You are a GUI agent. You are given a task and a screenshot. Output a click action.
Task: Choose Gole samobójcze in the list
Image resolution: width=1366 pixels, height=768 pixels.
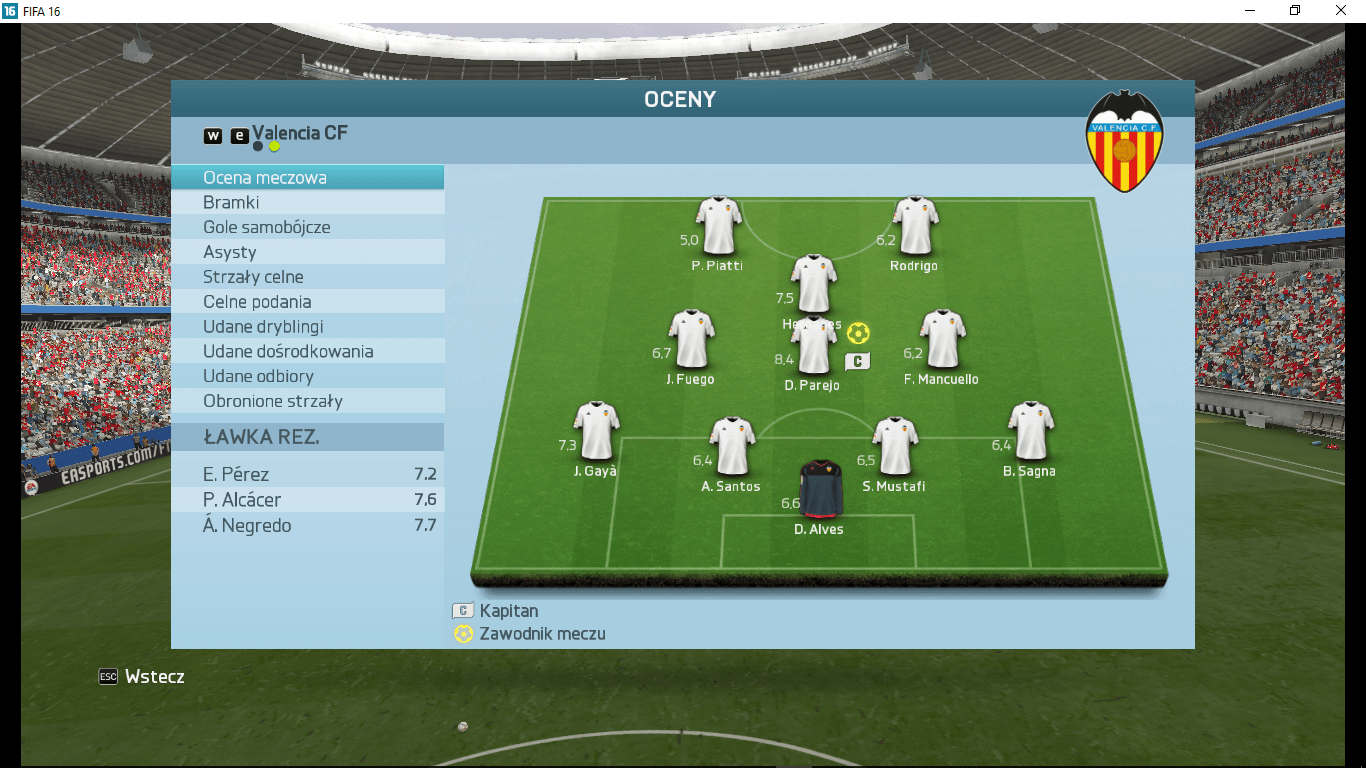coord(307,228)
